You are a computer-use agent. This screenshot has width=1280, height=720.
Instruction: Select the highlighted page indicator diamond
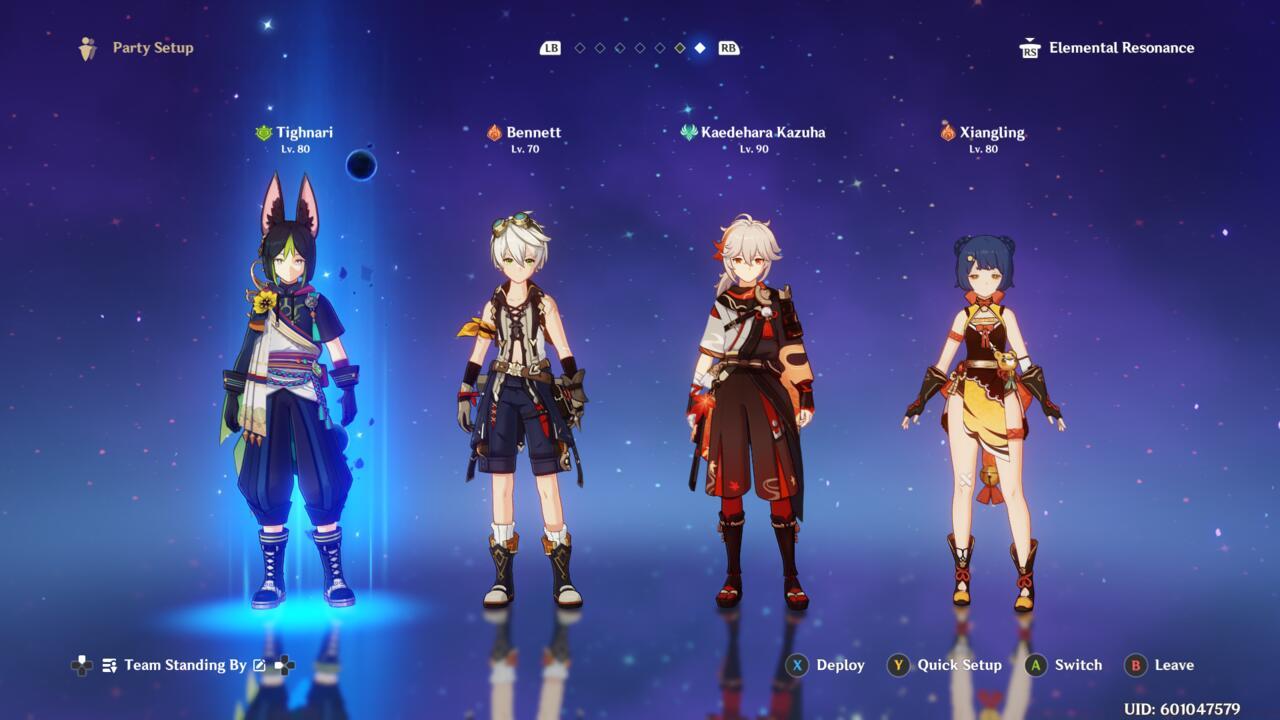pyautogui.click(x=700, y=47)
